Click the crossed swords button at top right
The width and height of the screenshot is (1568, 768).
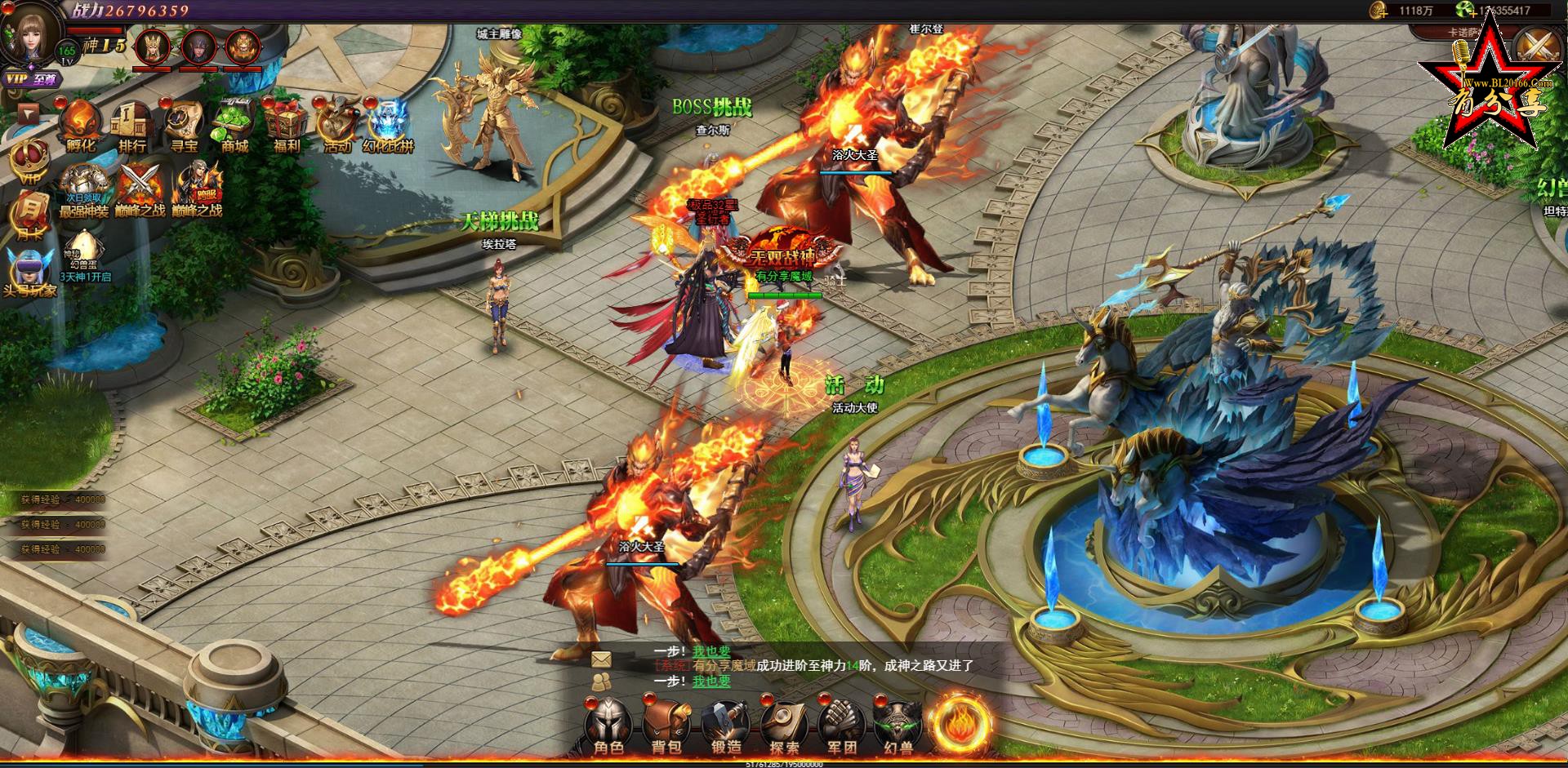pyautogui.click(x=1536, y=47)
